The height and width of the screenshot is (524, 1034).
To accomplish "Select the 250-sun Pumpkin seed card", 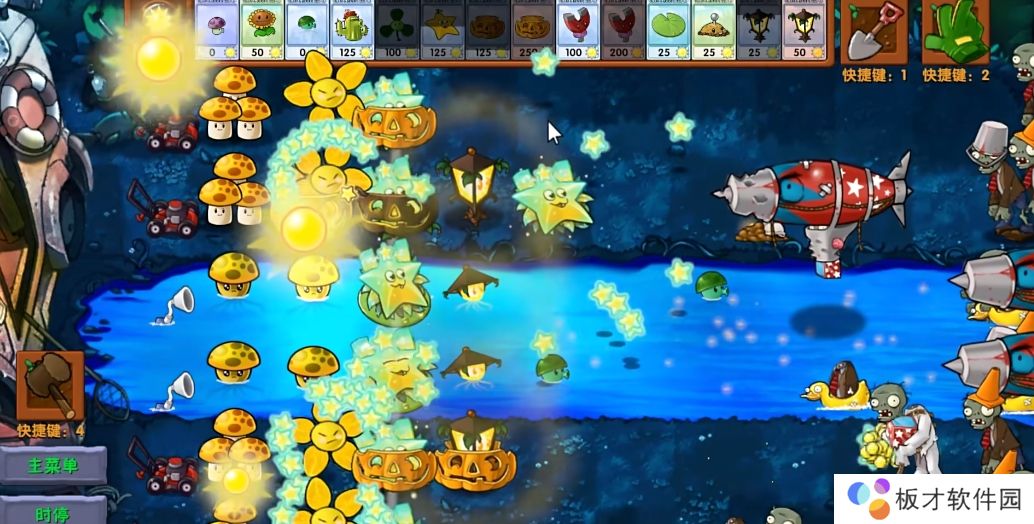I will (532, 30).
